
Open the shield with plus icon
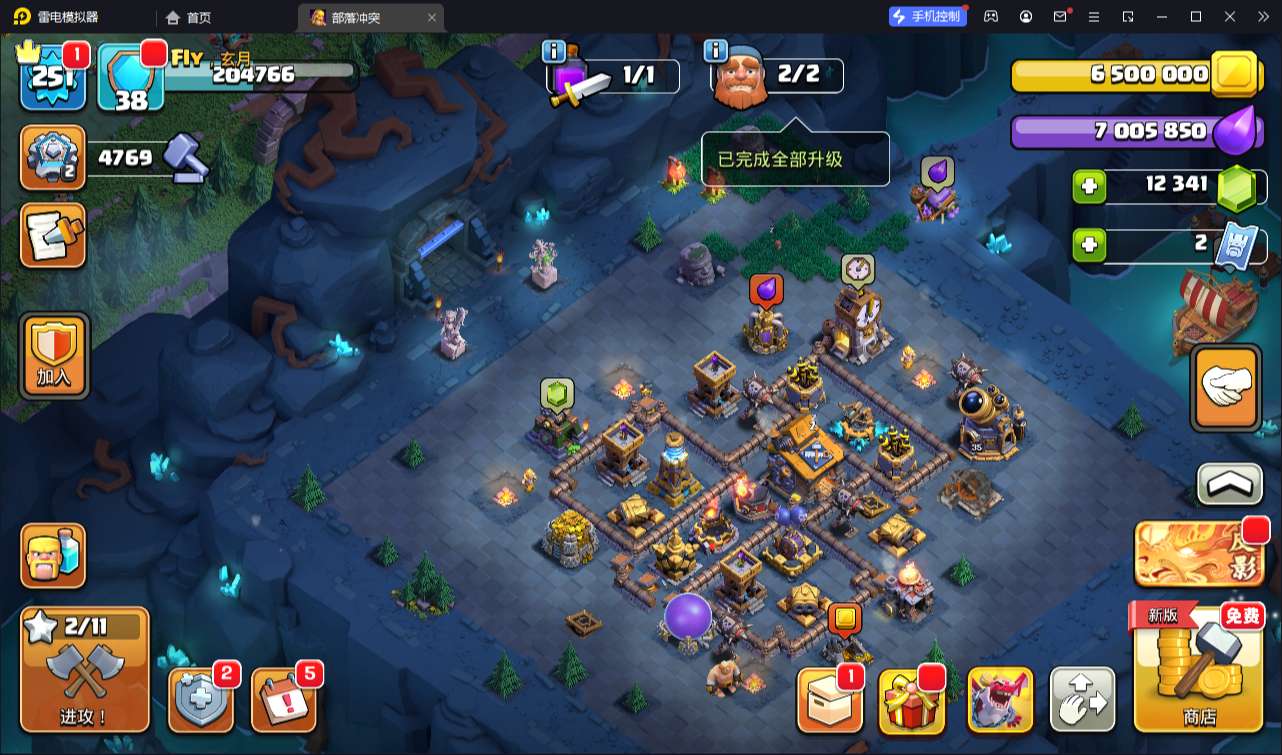pos(200,698)
